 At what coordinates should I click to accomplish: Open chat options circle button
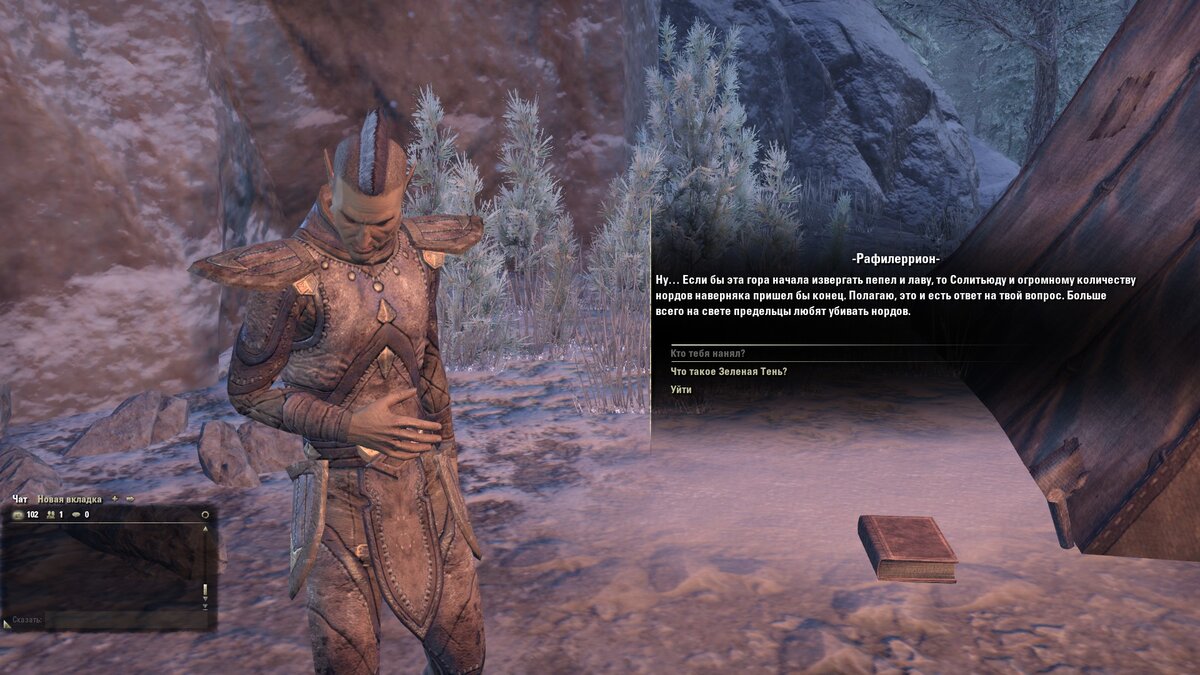click(x=205, y=515)
